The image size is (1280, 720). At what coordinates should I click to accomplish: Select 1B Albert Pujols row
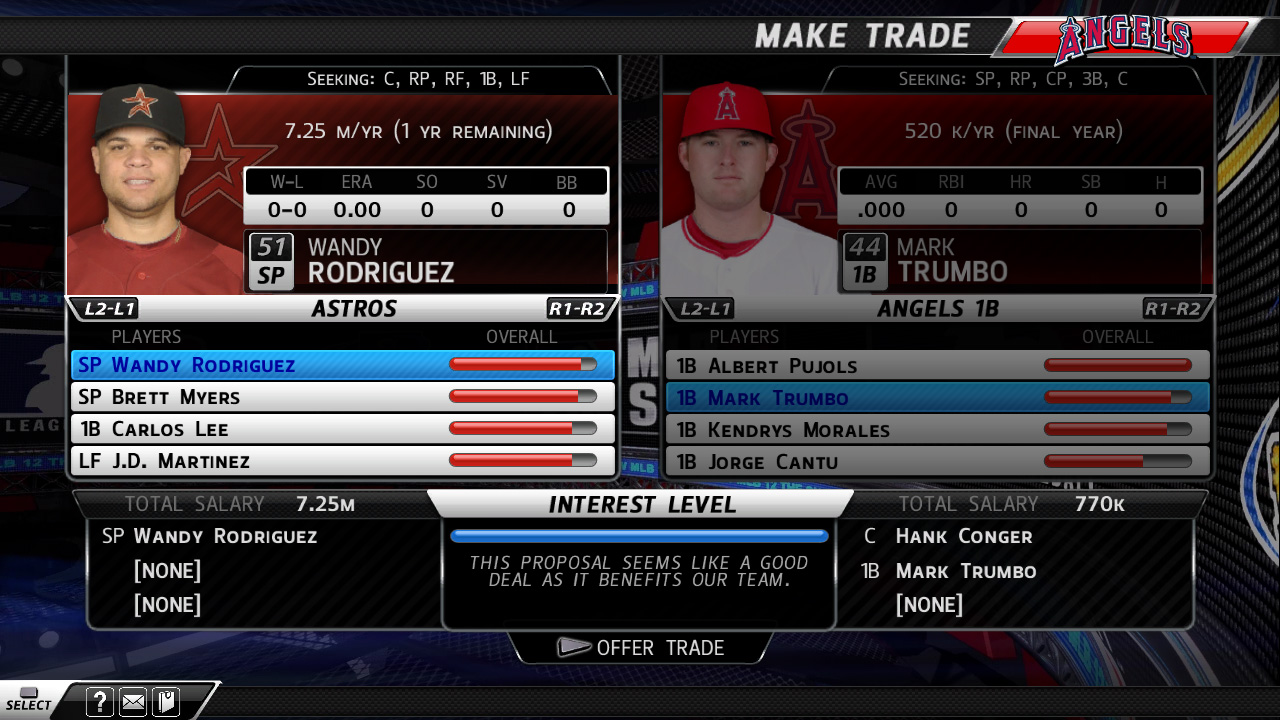tap(937, 366)
